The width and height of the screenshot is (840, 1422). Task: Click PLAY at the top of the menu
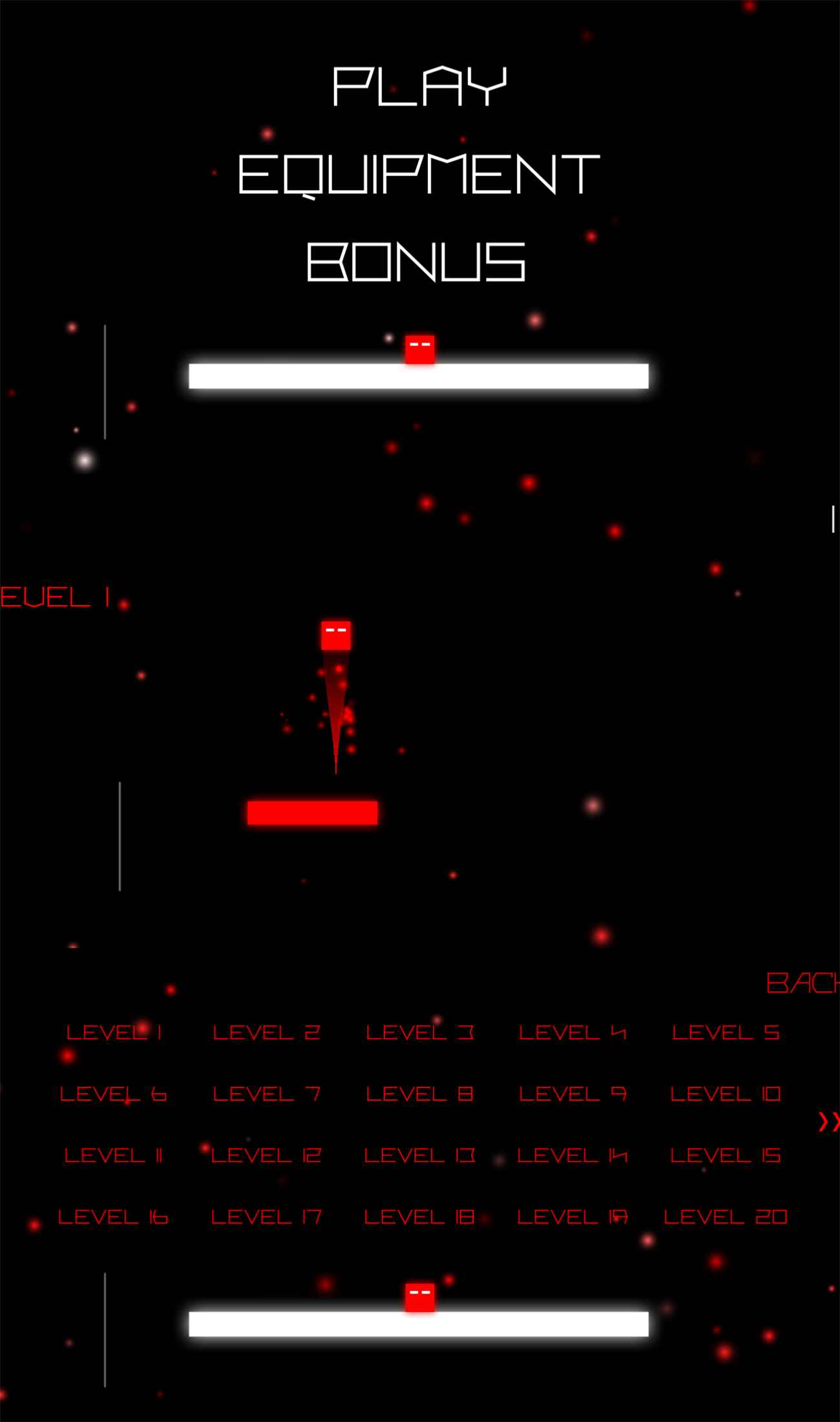pos(419,86)
